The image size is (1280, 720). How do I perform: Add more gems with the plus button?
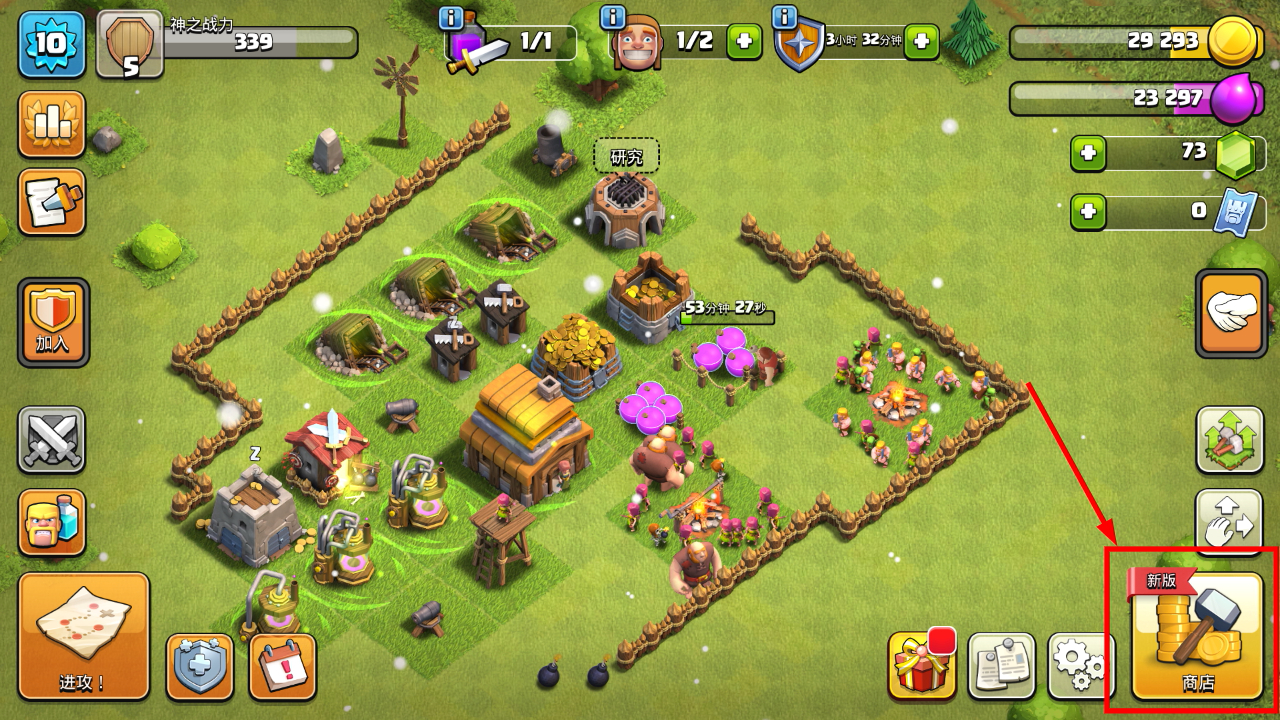click(1088, 153)
